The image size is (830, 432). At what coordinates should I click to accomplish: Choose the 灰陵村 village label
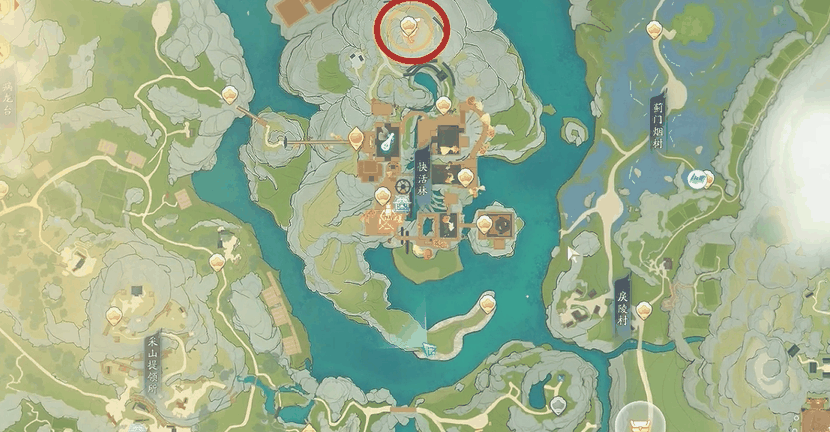click(621, 310)
